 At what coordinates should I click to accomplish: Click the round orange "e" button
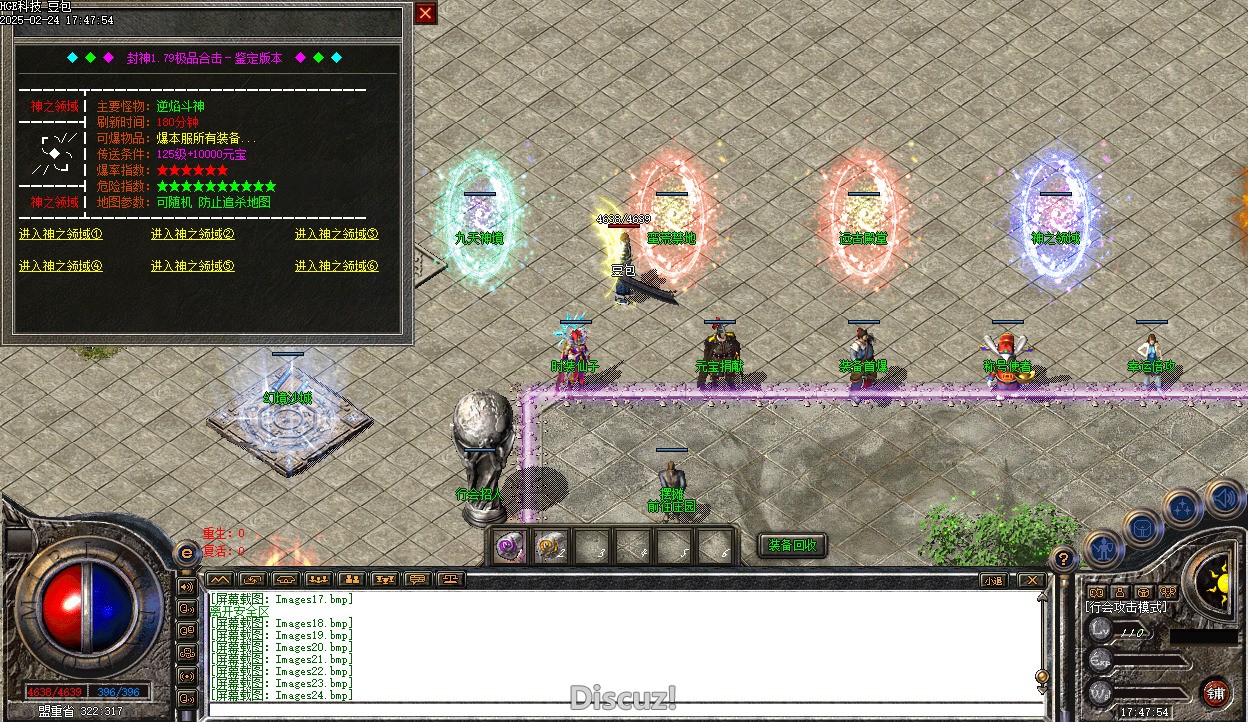point(185,553)
